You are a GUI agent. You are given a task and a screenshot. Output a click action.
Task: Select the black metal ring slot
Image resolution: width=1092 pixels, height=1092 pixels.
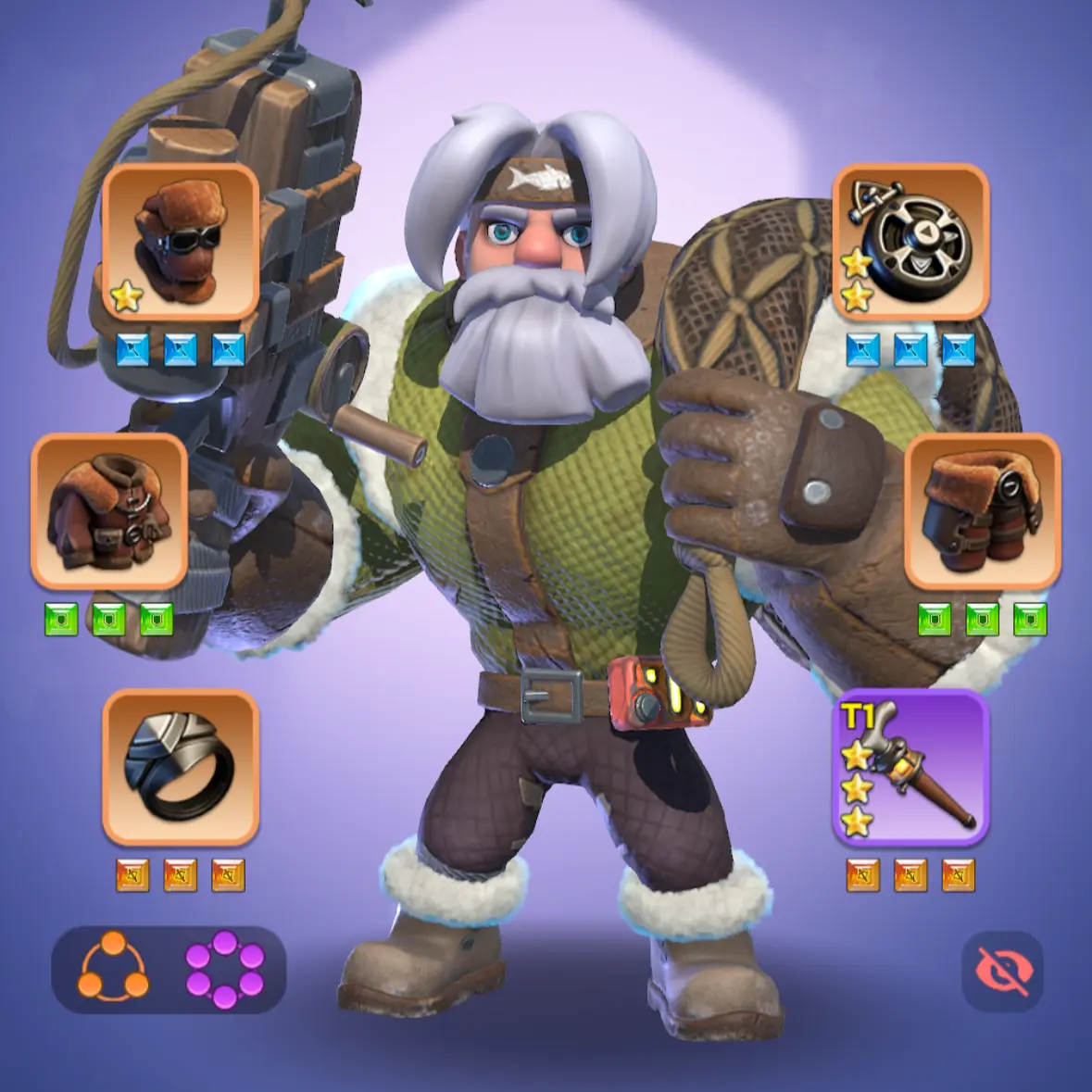tap(180, 767)
